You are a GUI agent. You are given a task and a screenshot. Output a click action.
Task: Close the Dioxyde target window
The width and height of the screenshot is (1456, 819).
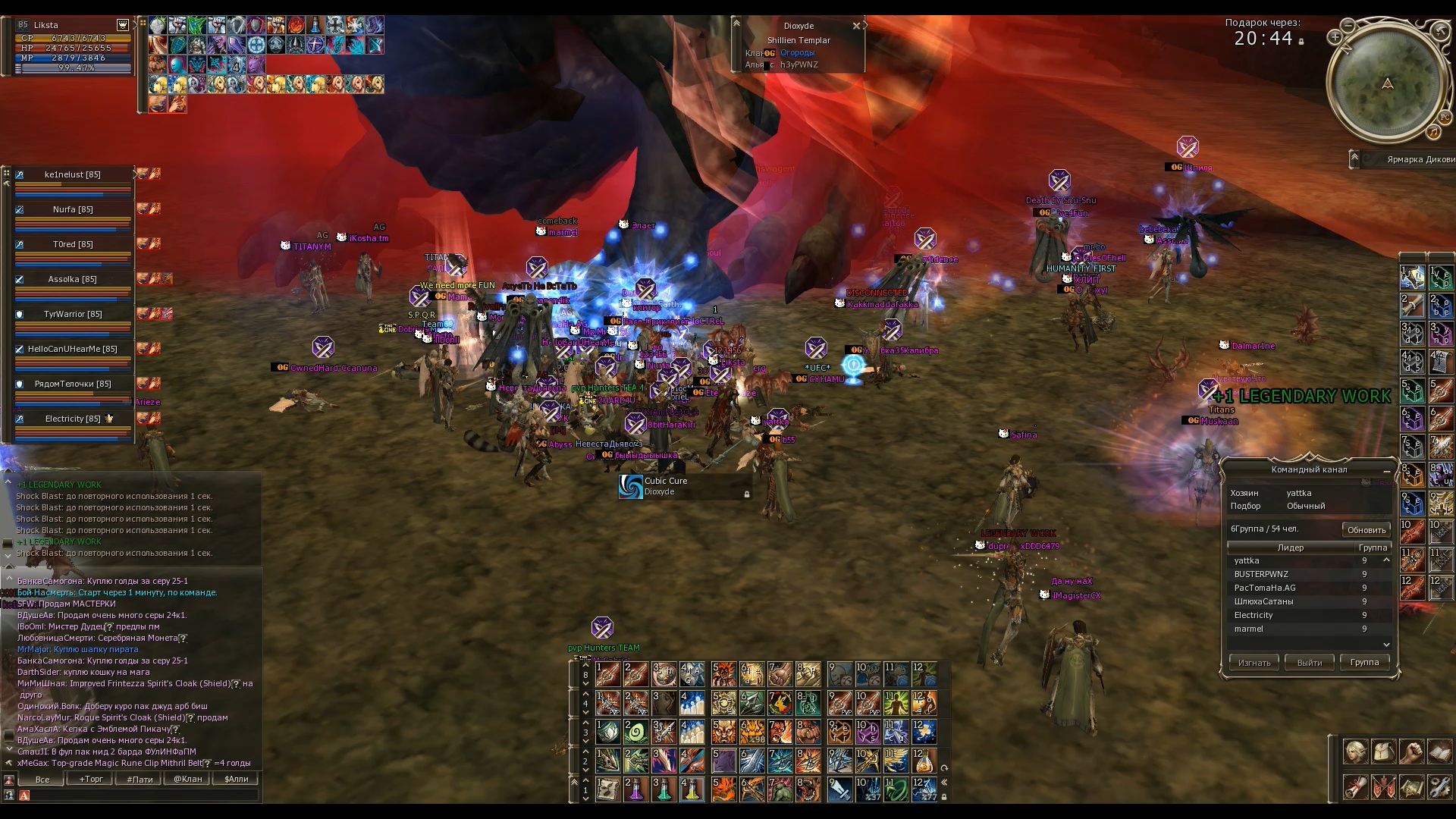point(856,26)
